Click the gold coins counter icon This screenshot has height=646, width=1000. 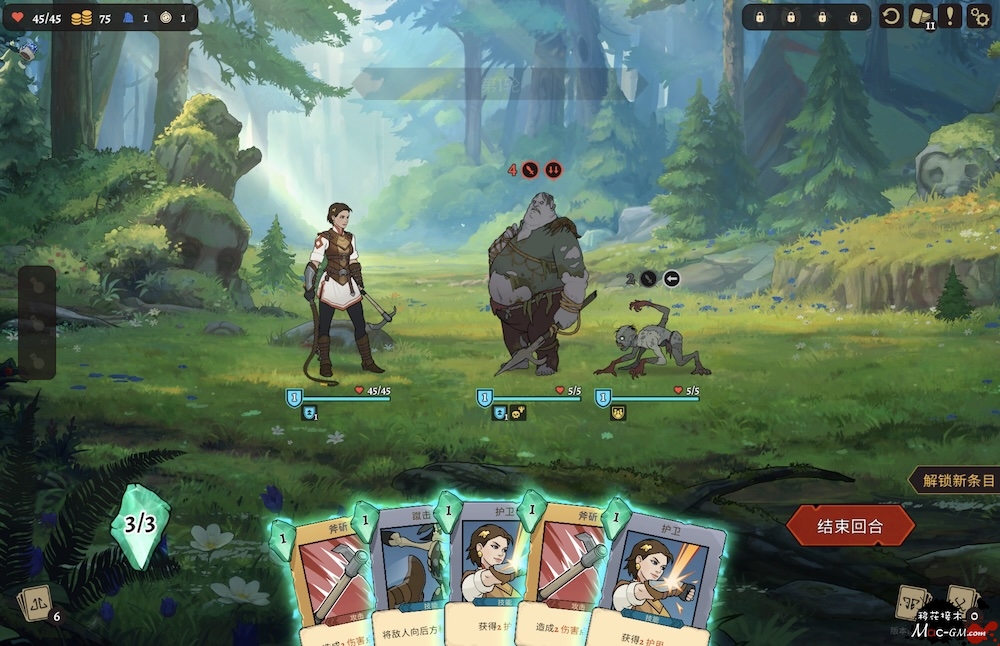81,17
